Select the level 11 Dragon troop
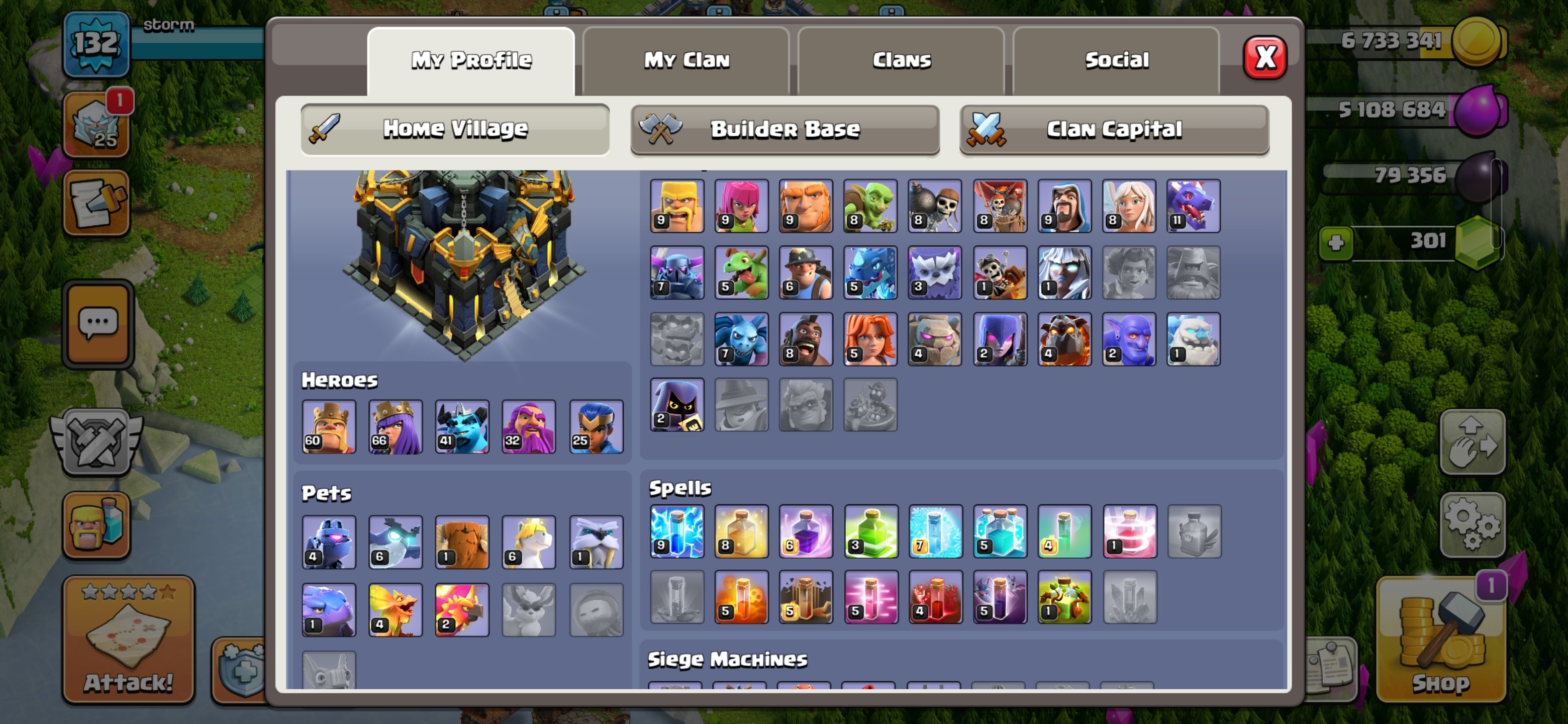 1194,206
